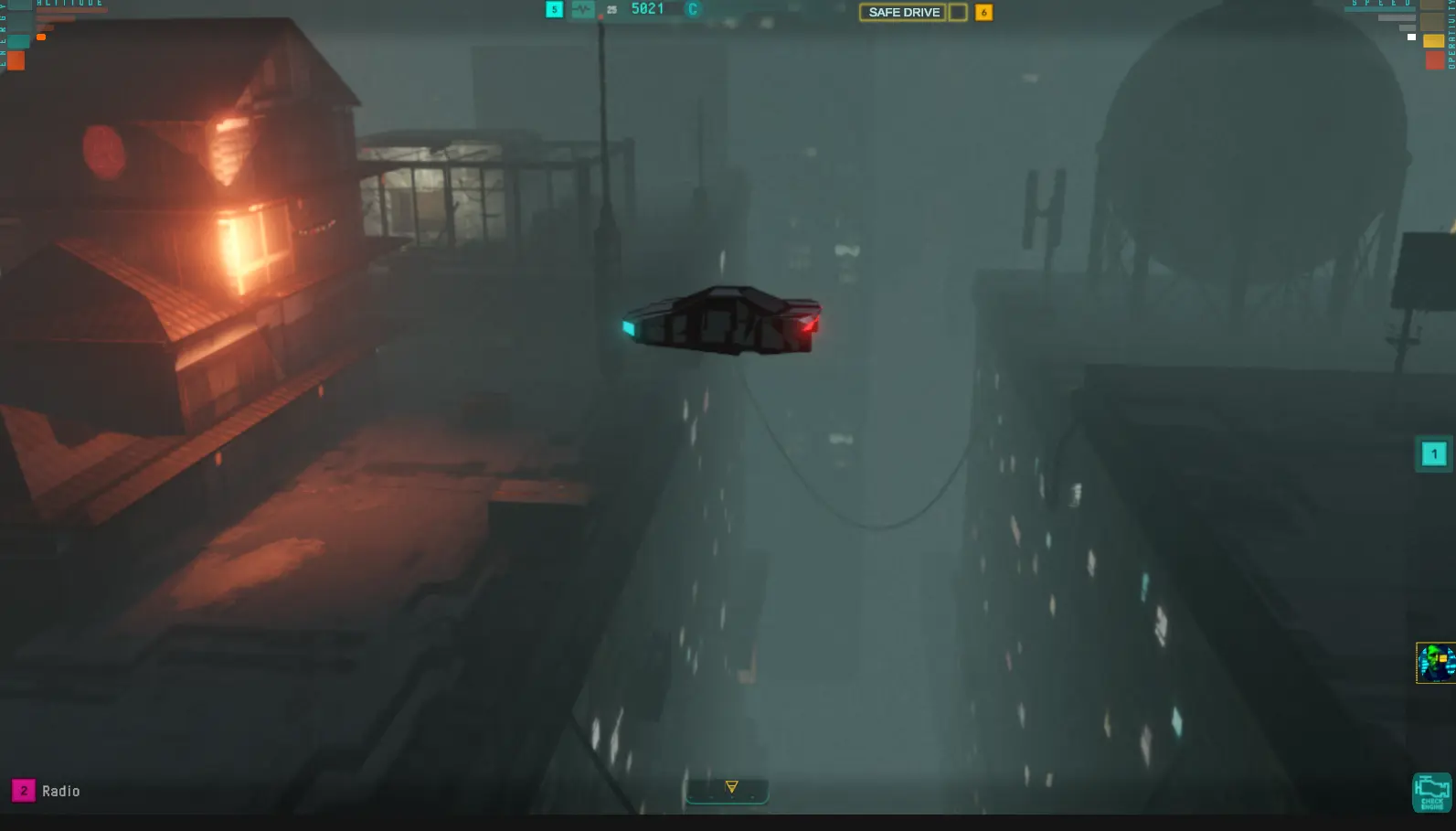Click the 5021 credits counter
Viewport: 1456px width, 831px height.
coord(645,8)
